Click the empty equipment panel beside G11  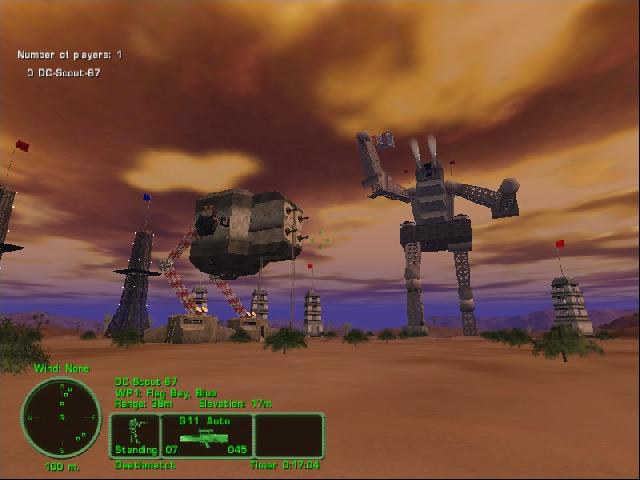pos(289,436)
